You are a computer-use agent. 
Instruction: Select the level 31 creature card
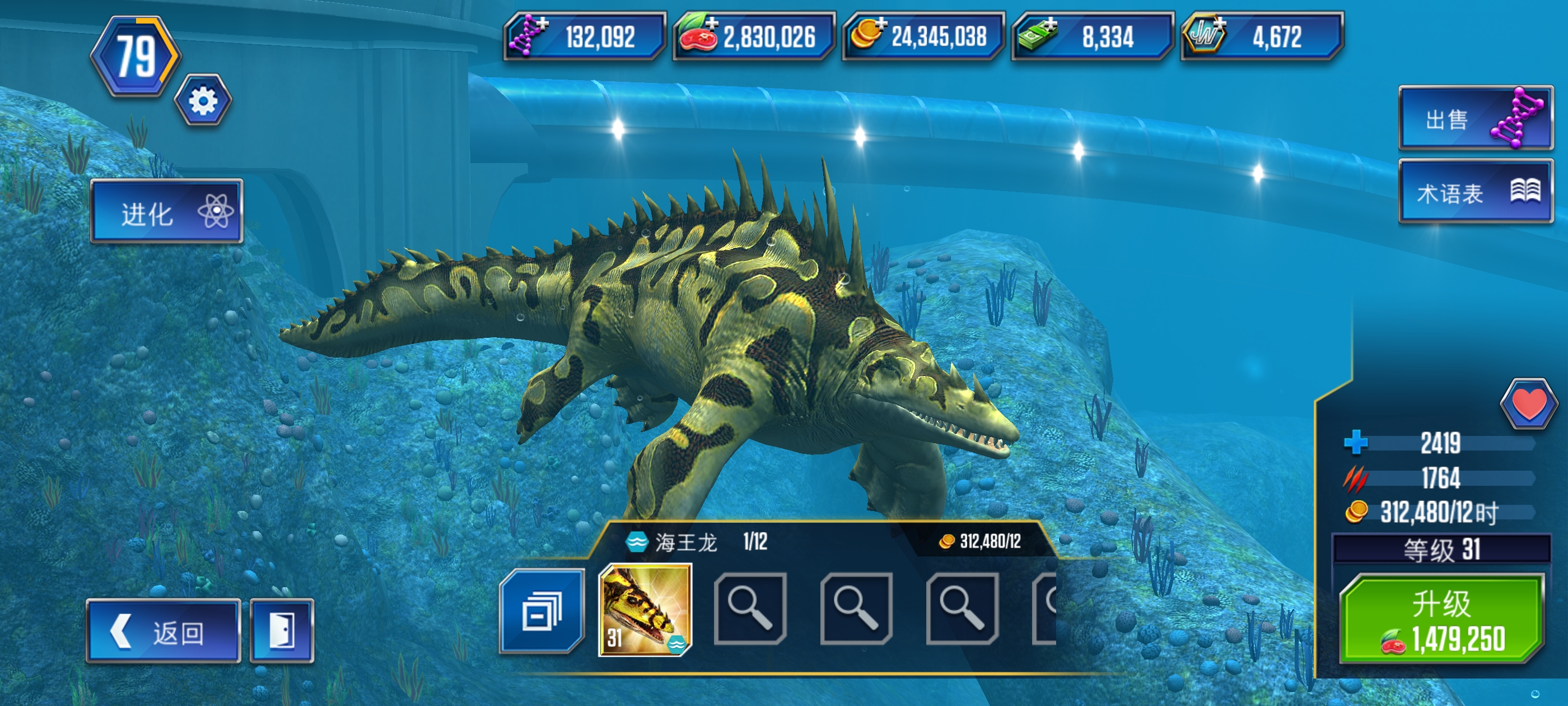(645, 610)
